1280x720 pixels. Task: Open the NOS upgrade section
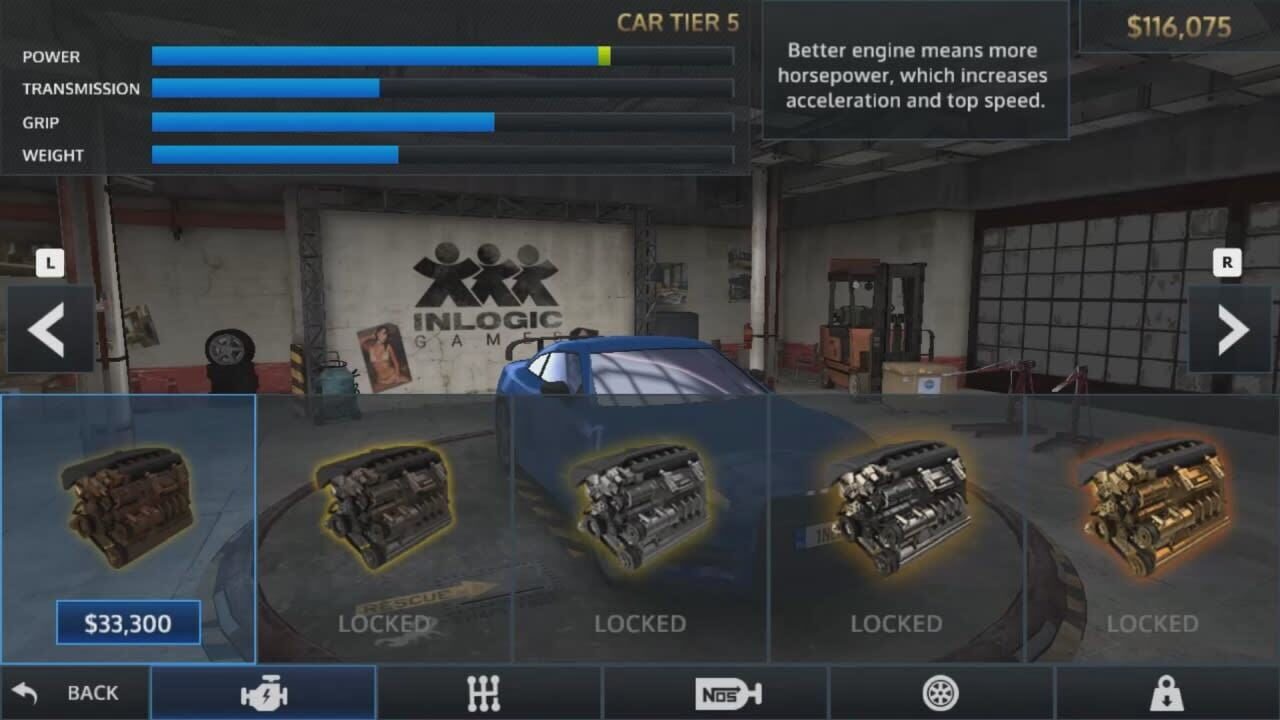727,692
